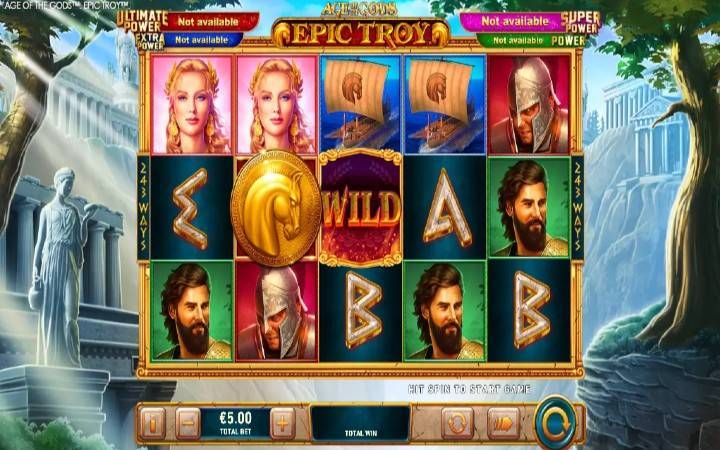Increase total bet with plus button
Viewport: 720px width, 450px height.
(x=283, y=423)
